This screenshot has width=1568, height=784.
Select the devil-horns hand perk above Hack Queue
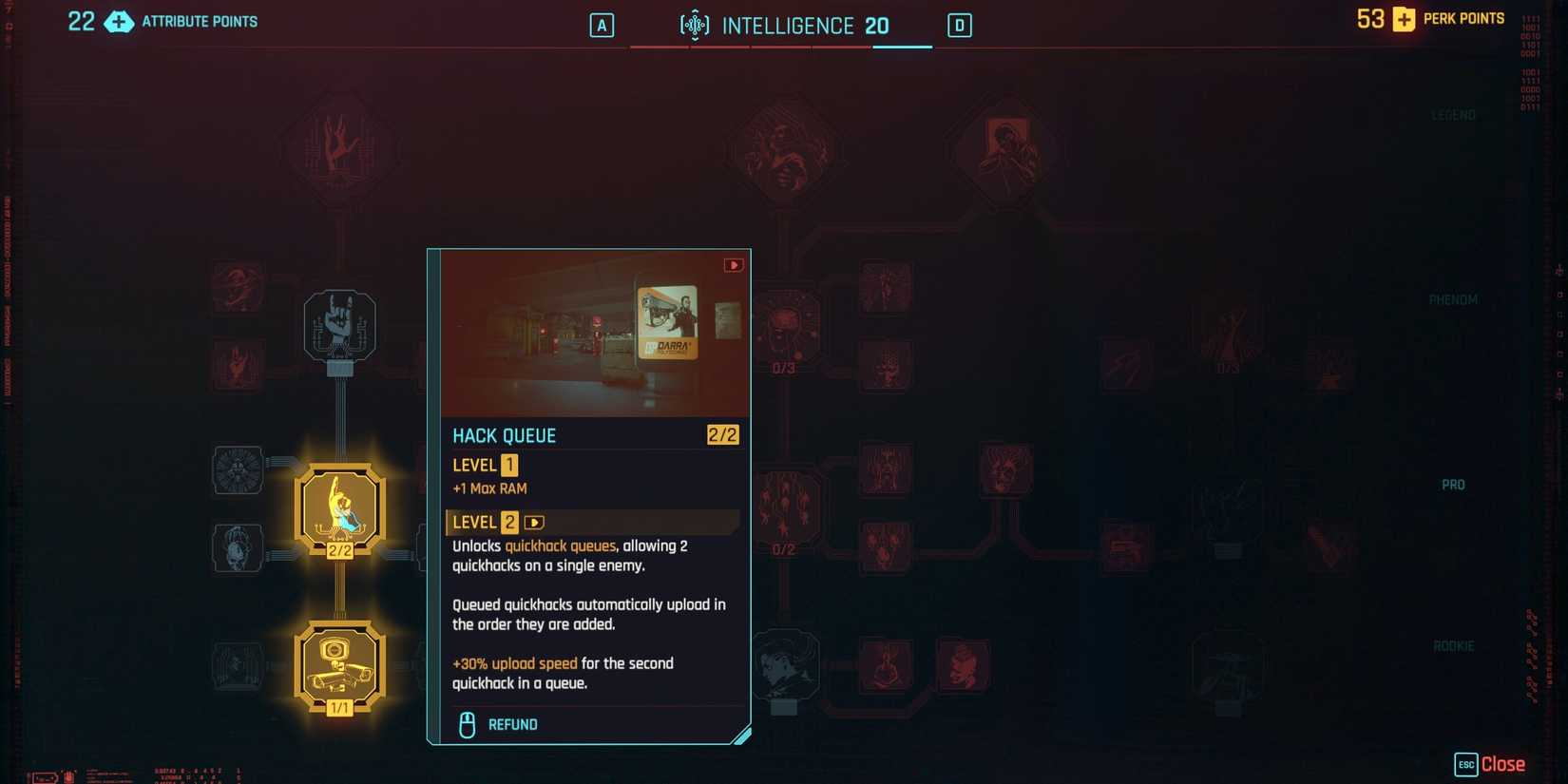pyautogui.click(x=339, y=326)
